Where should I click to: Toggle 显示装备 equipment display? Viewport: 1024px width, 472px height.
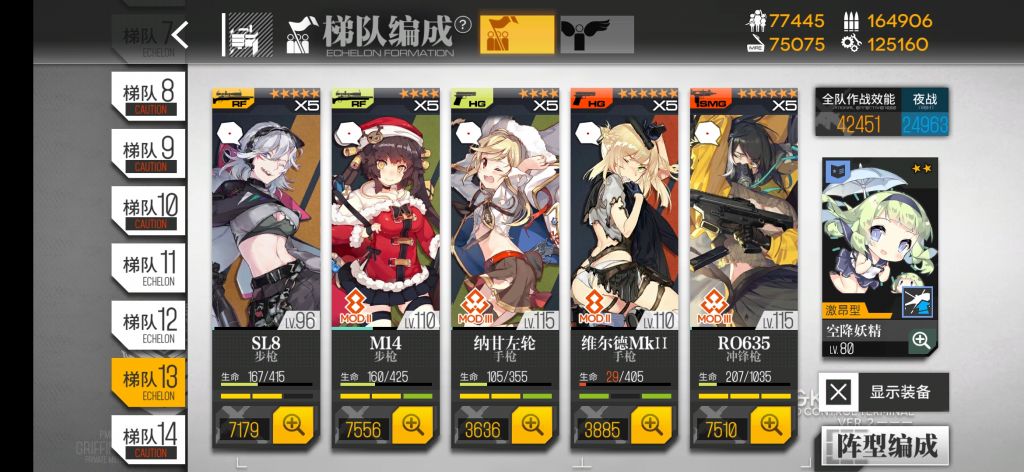[x=883, y=392]
